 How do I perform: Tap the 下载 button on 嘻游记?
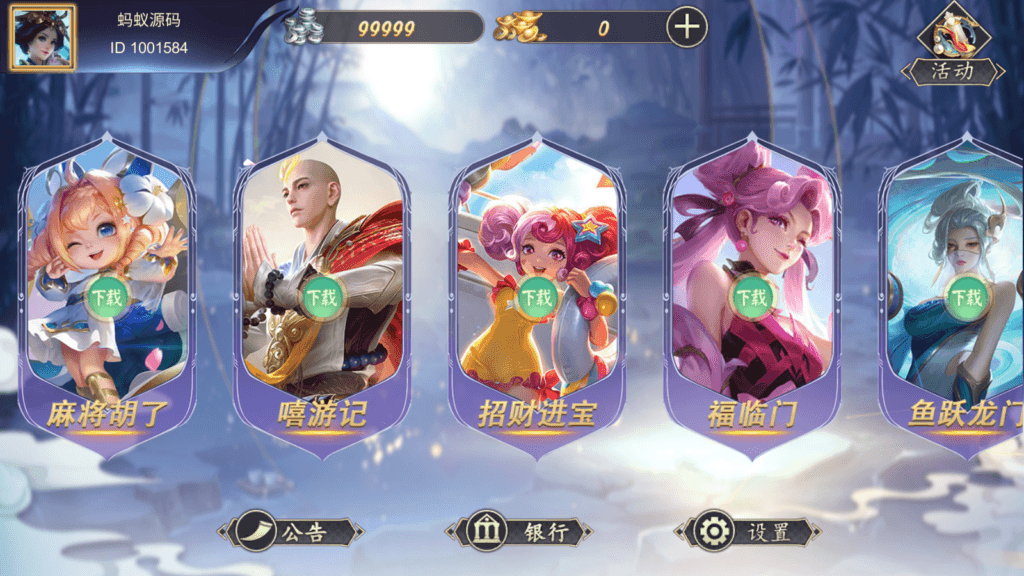(322, 297)
